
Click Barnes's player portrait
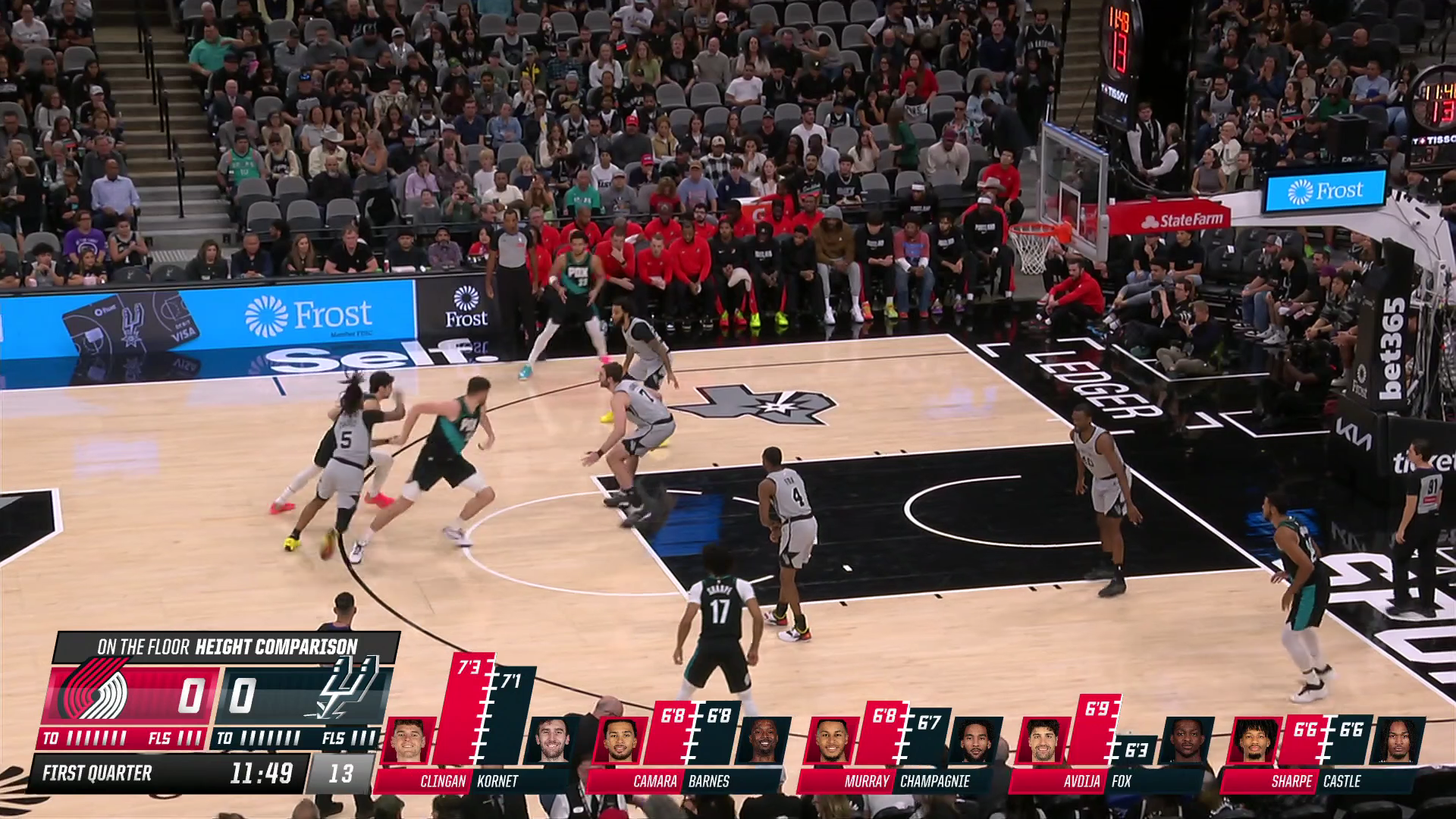[764, 741]
